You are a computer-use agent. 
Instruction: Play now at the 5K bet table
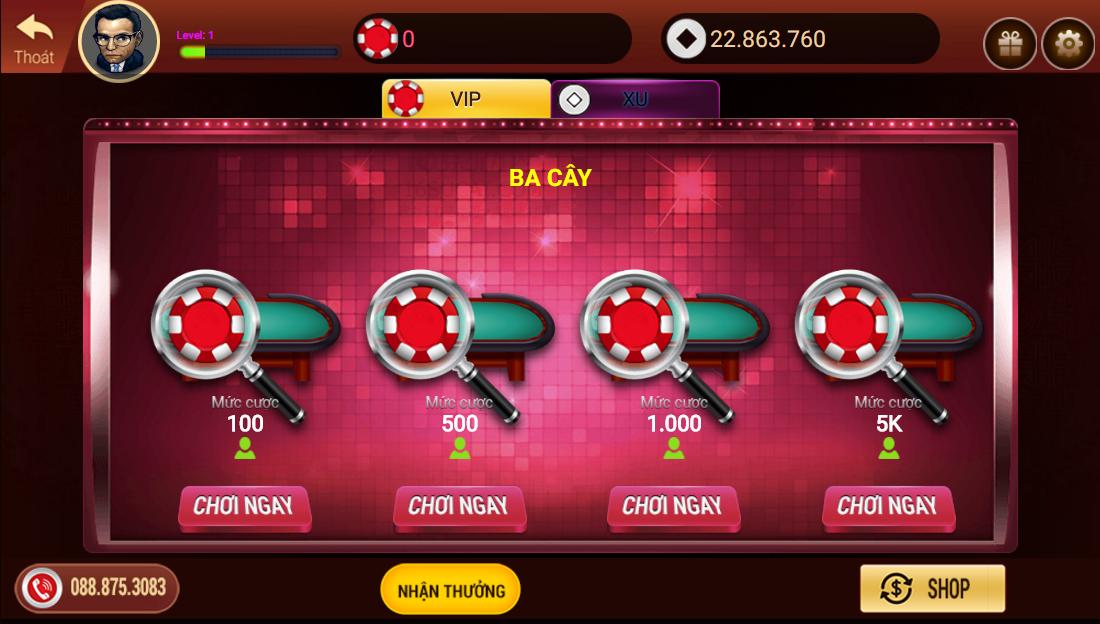tap(888, 506)
